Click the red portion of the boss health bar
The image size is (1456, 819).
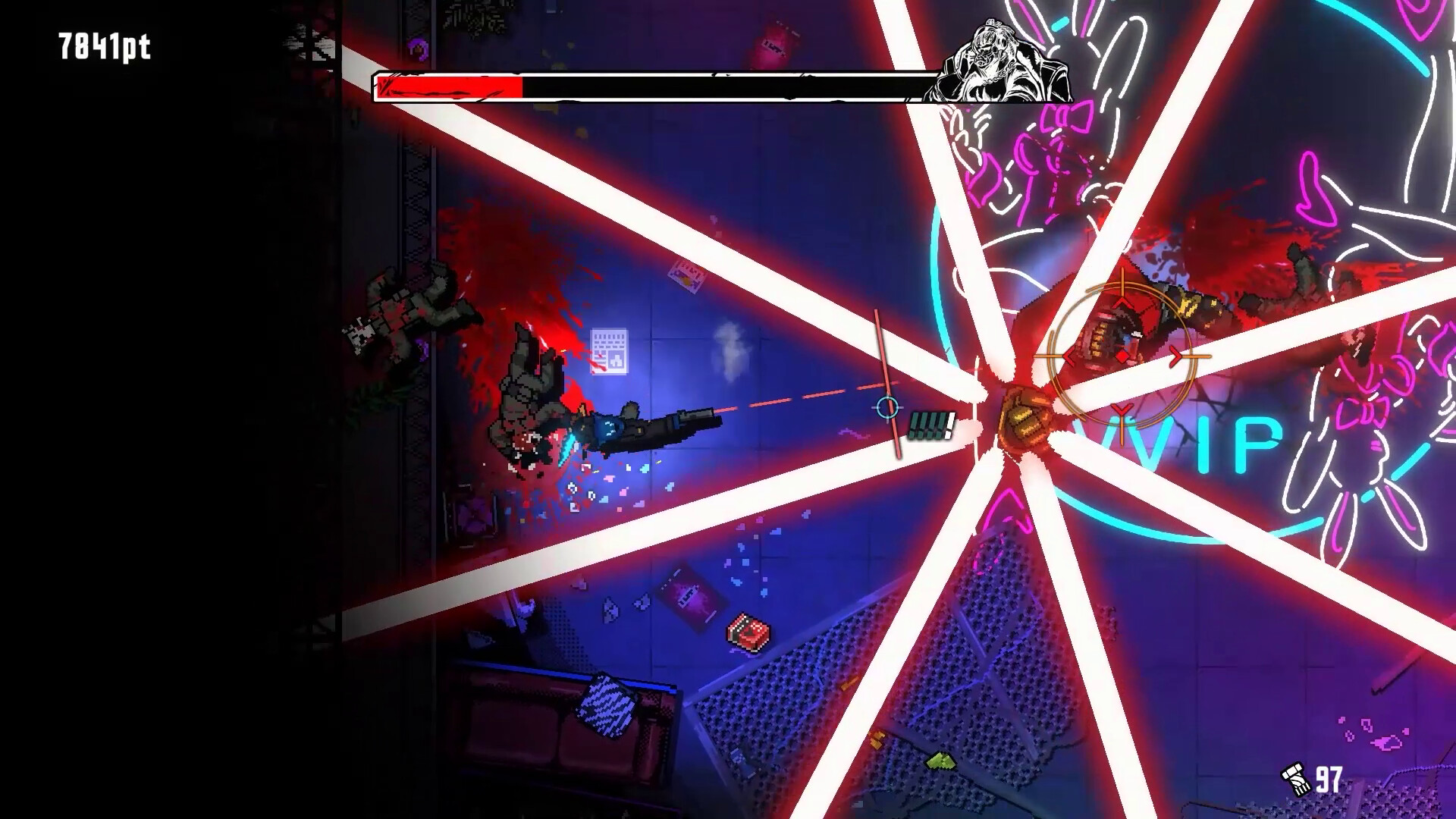point(447,86)
